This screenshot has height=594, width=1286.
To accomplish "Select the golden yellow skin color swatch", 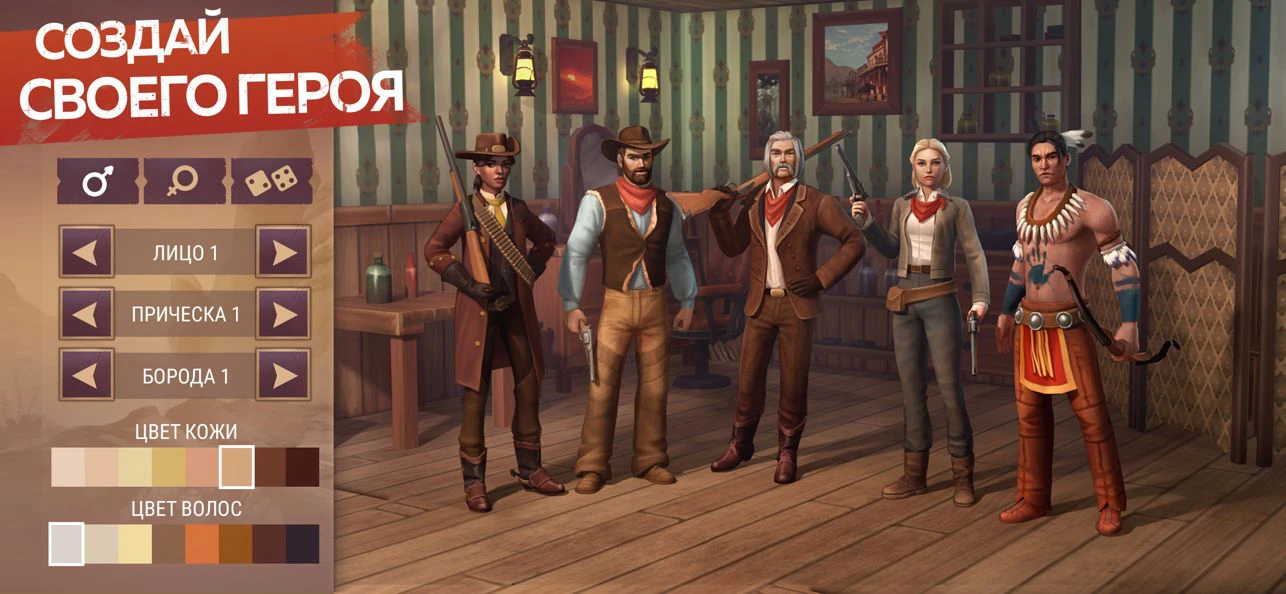I will 169,467.
